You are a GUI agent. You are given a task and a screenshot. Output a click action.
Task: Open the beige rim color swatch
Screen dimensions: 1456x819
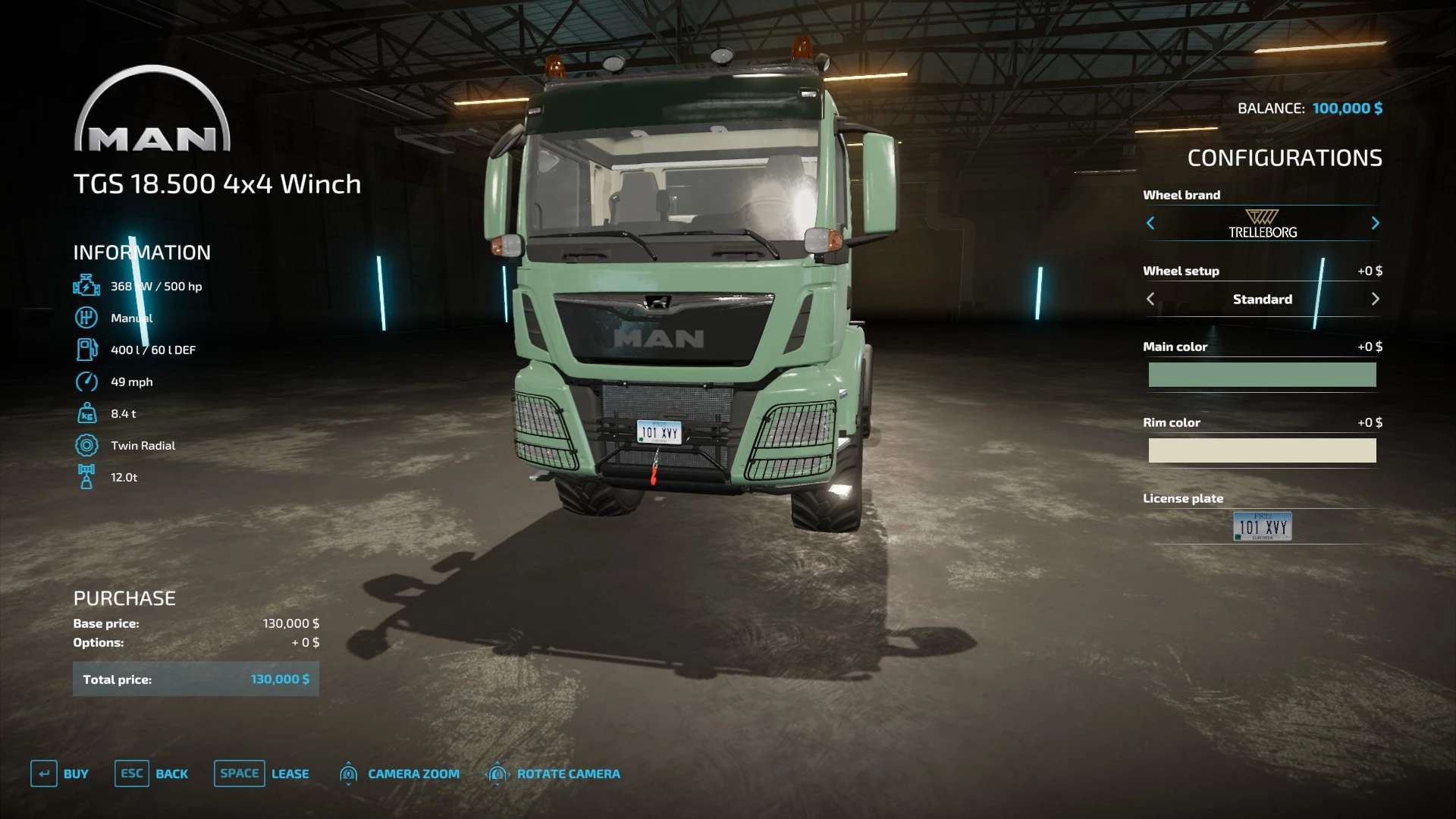[1262, 450]
